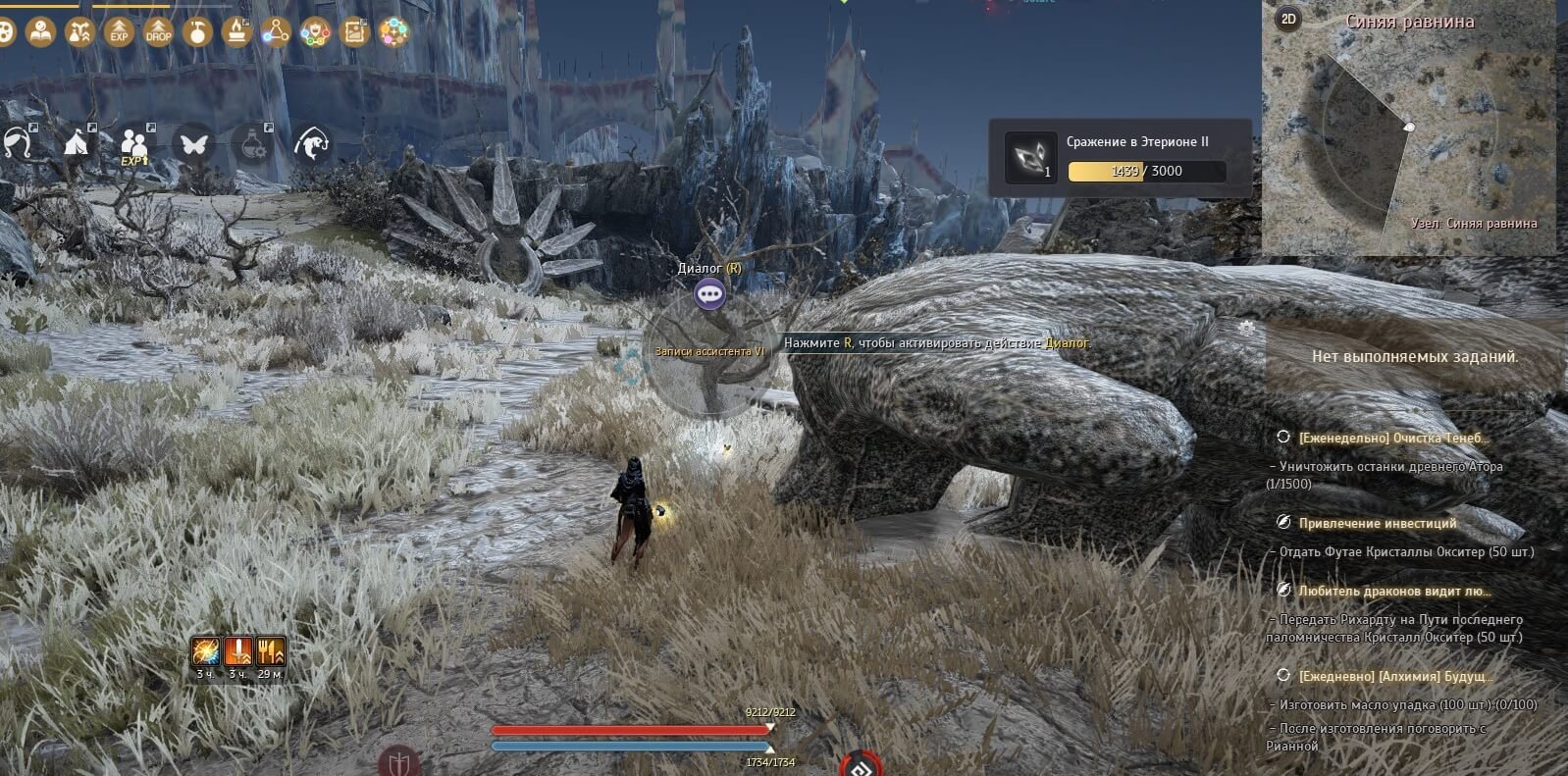Viewport: 1568px width, 776px height.
Task: Click the two-person party EXP icon
Action: (x=134, y=145)
